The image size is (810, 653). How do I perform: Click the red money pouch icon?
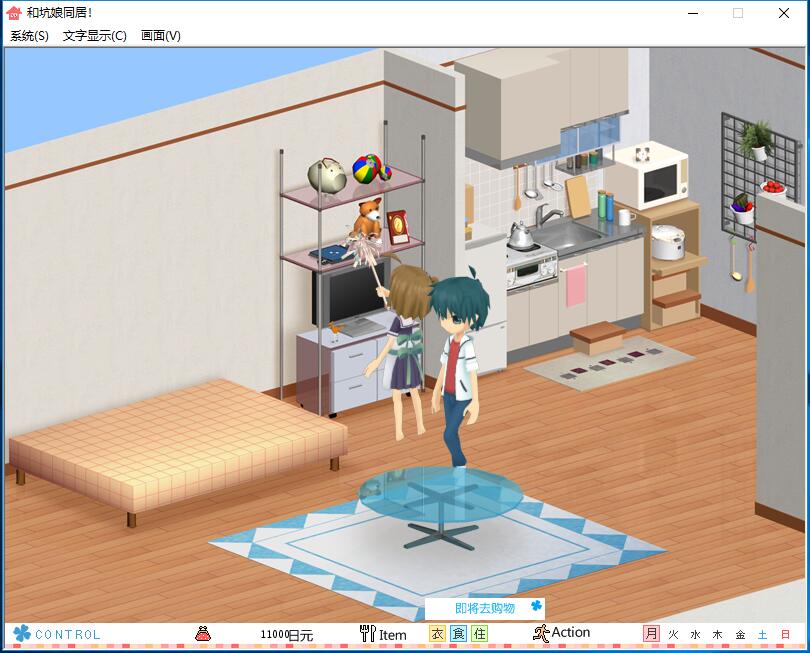tap(203, 633)
